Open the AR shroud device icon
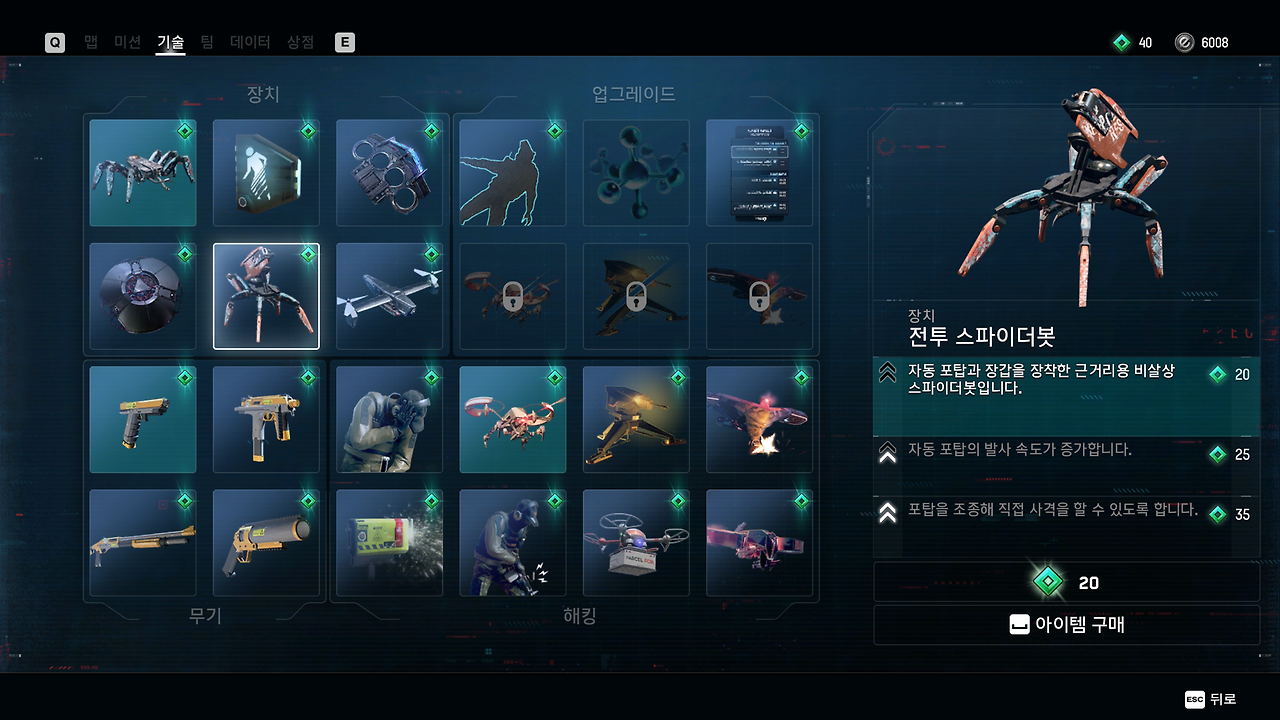The width and height of the screenshot is (1280, 720). [x=266, y=172]
